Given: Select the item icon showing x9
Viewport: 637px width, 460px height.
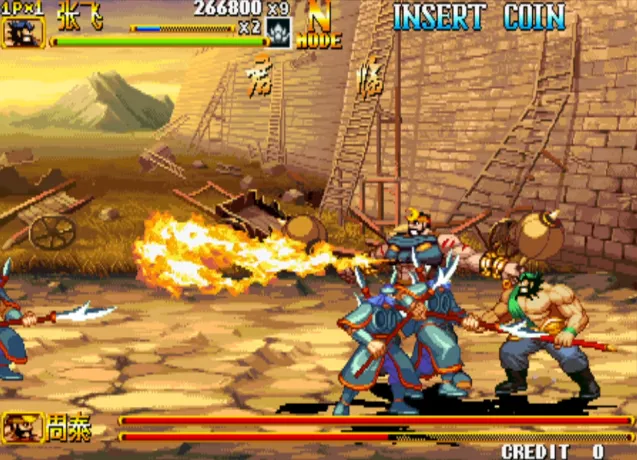Looking at the screenshot, I should (279, 31).
